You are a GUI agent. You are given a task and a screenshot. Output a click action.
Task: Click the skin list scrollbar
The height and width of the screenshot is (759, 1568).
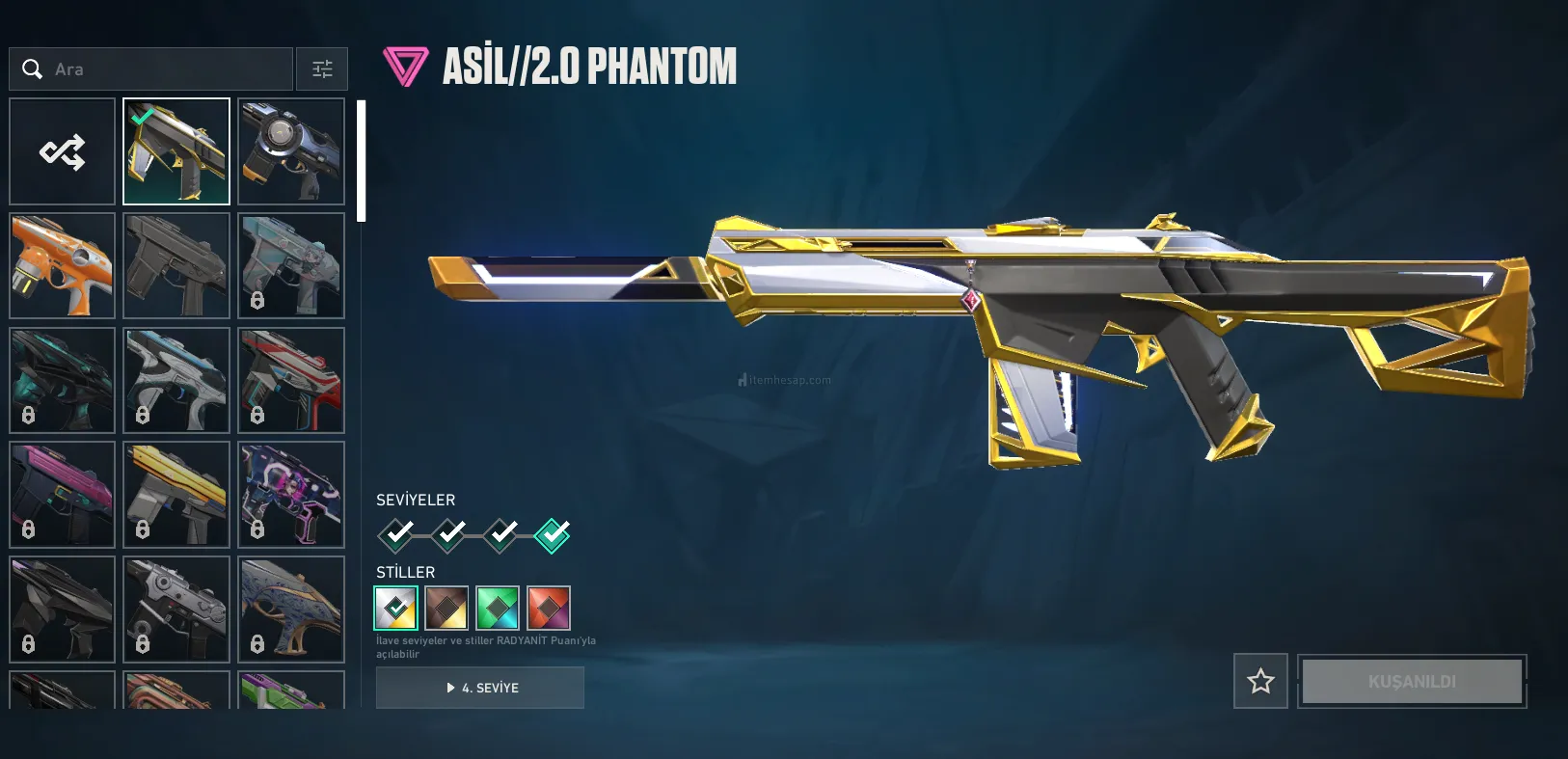[x=362, y=161]
